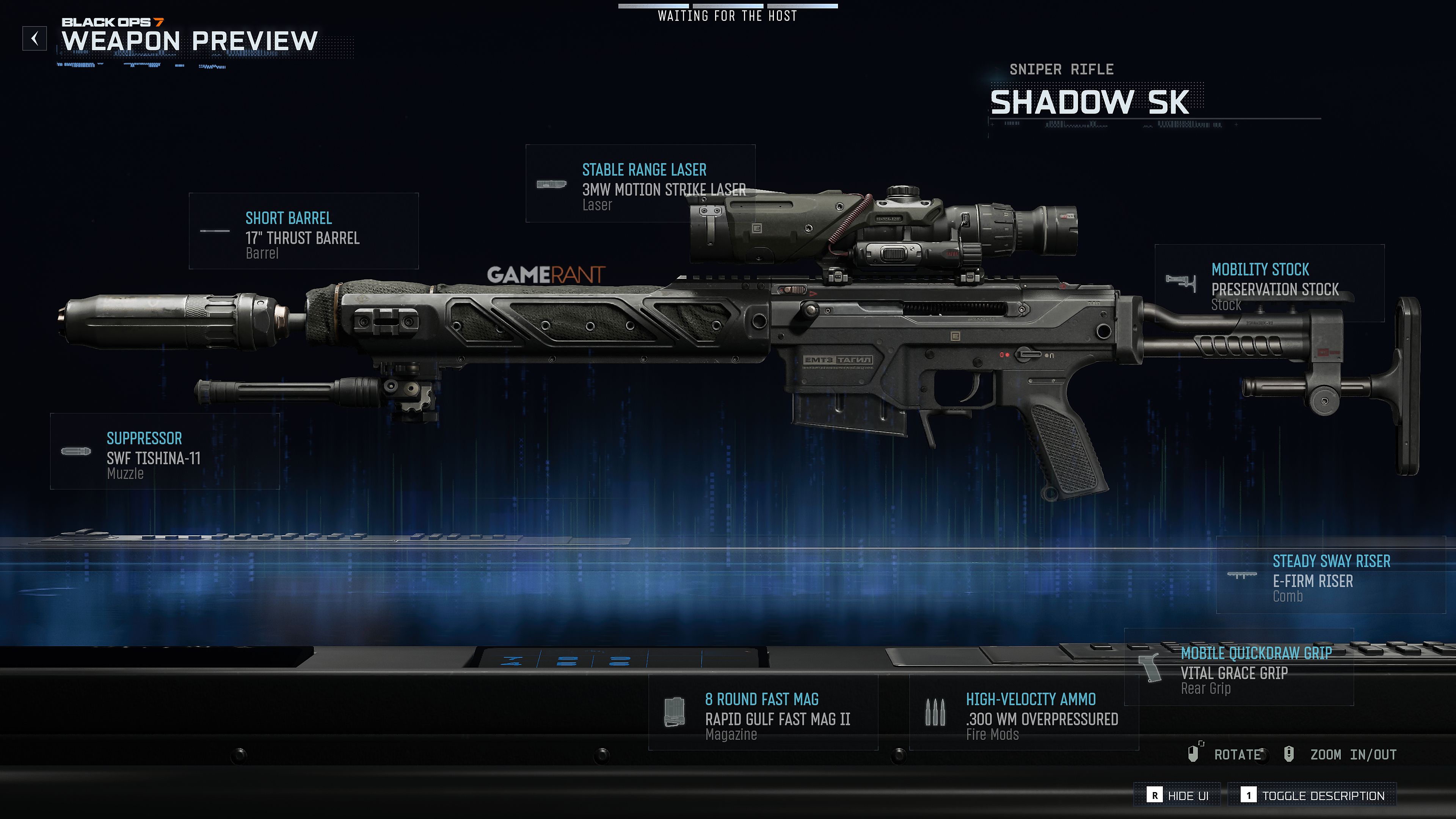The height and width of the screenshot is (819, 1456).
Task: Go back using the arrow button
Action: point(35,38)
